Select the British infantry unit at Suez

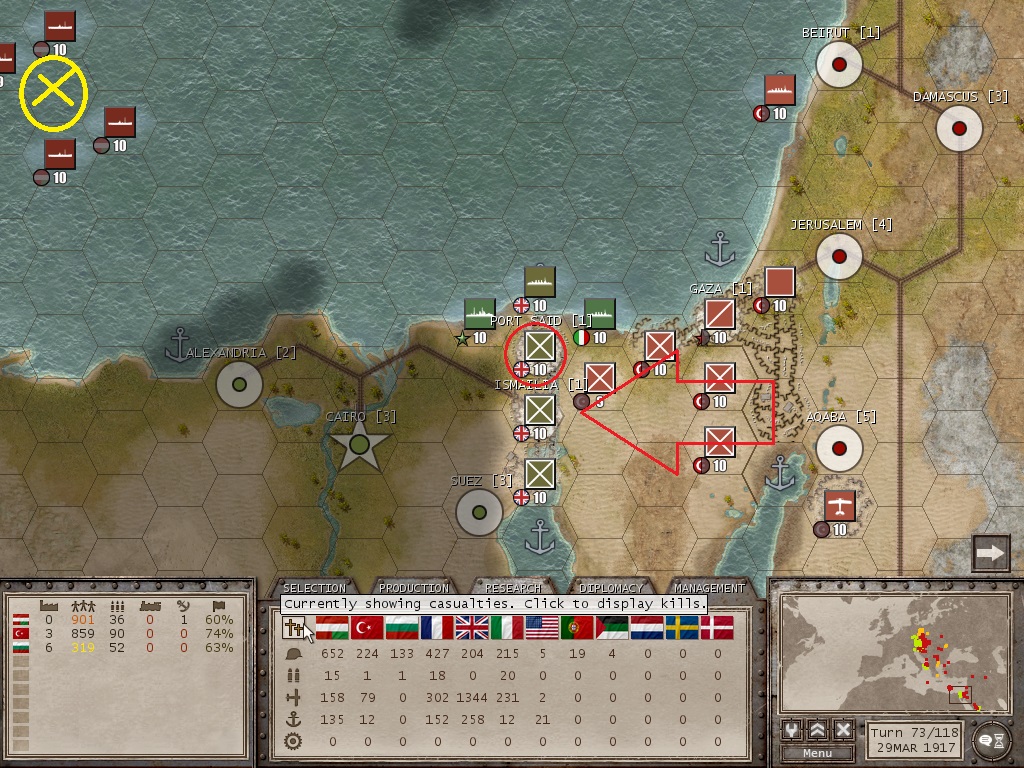point(540,473)
